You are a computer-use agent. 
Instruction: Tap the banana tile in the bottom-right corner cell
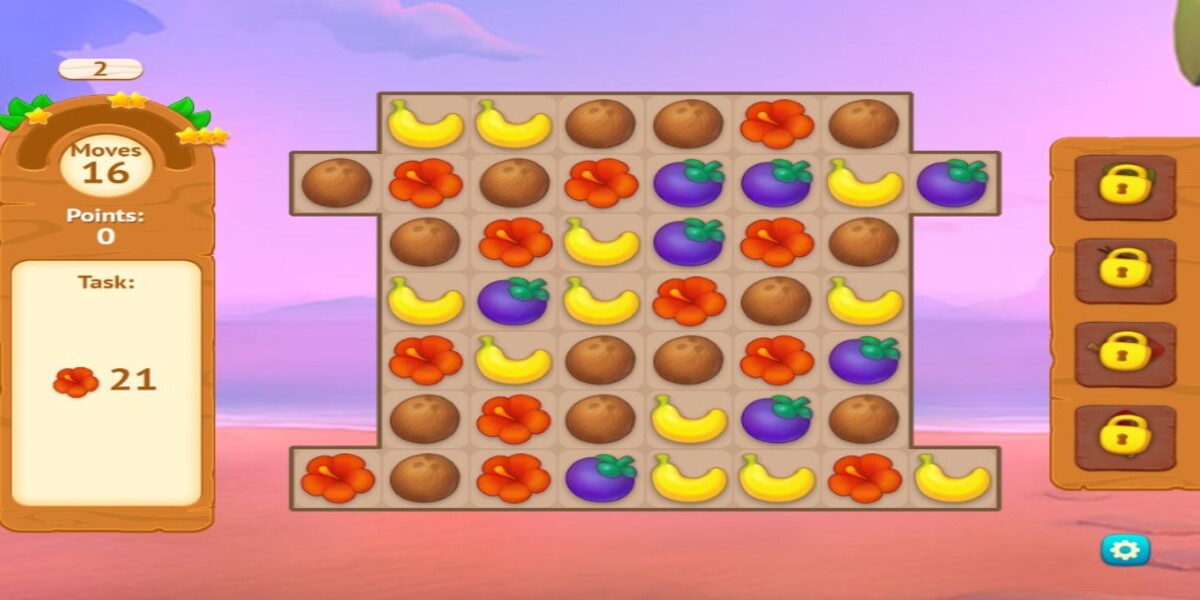[952, 478]
